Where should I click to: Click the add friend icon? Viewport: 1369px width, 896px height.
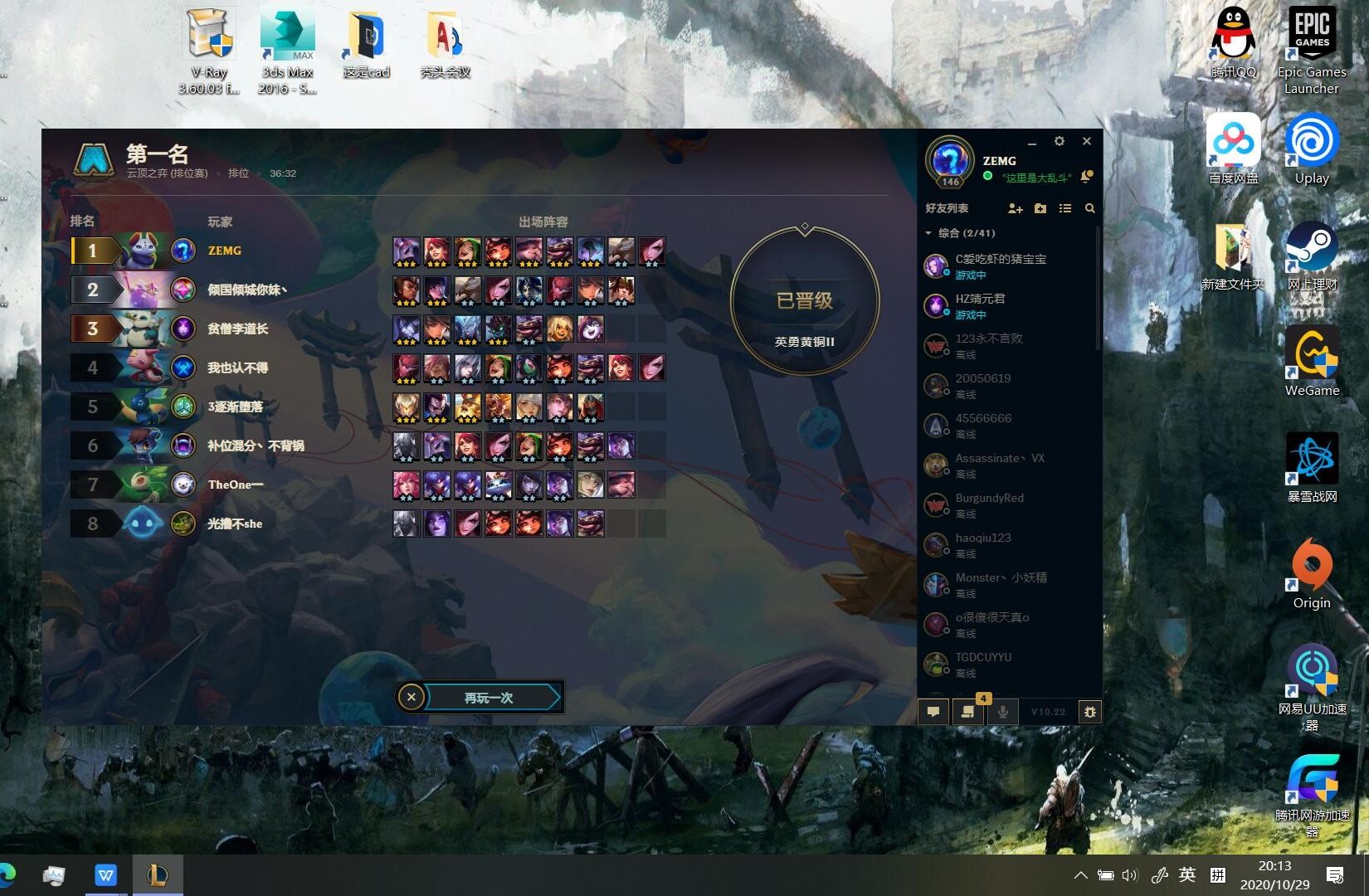[1015, 208]
